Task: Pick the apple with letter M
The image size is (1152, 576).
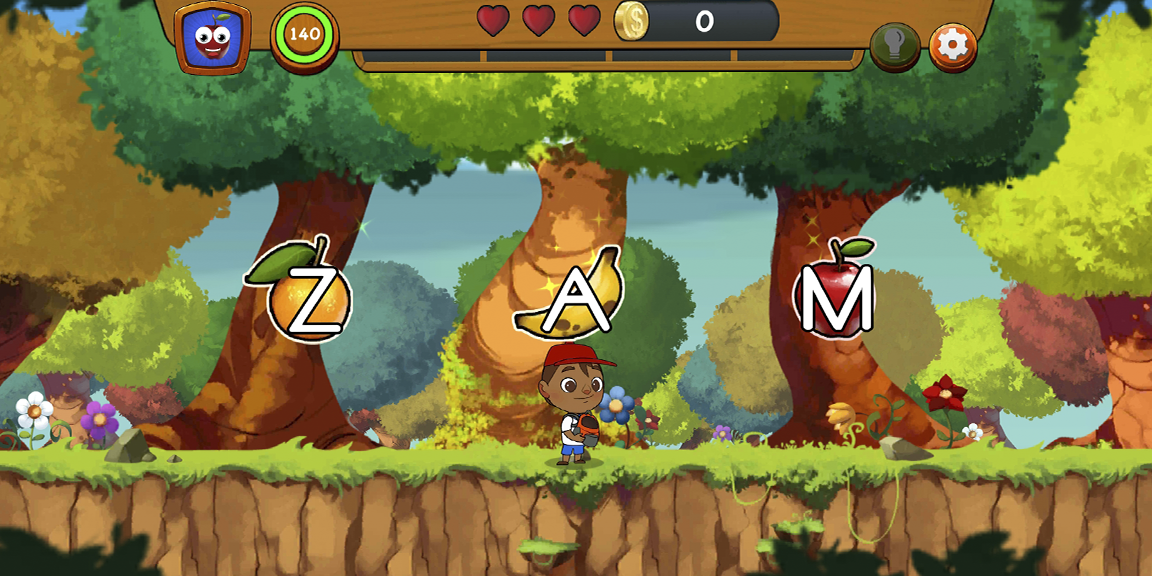Action: point(835,295)
